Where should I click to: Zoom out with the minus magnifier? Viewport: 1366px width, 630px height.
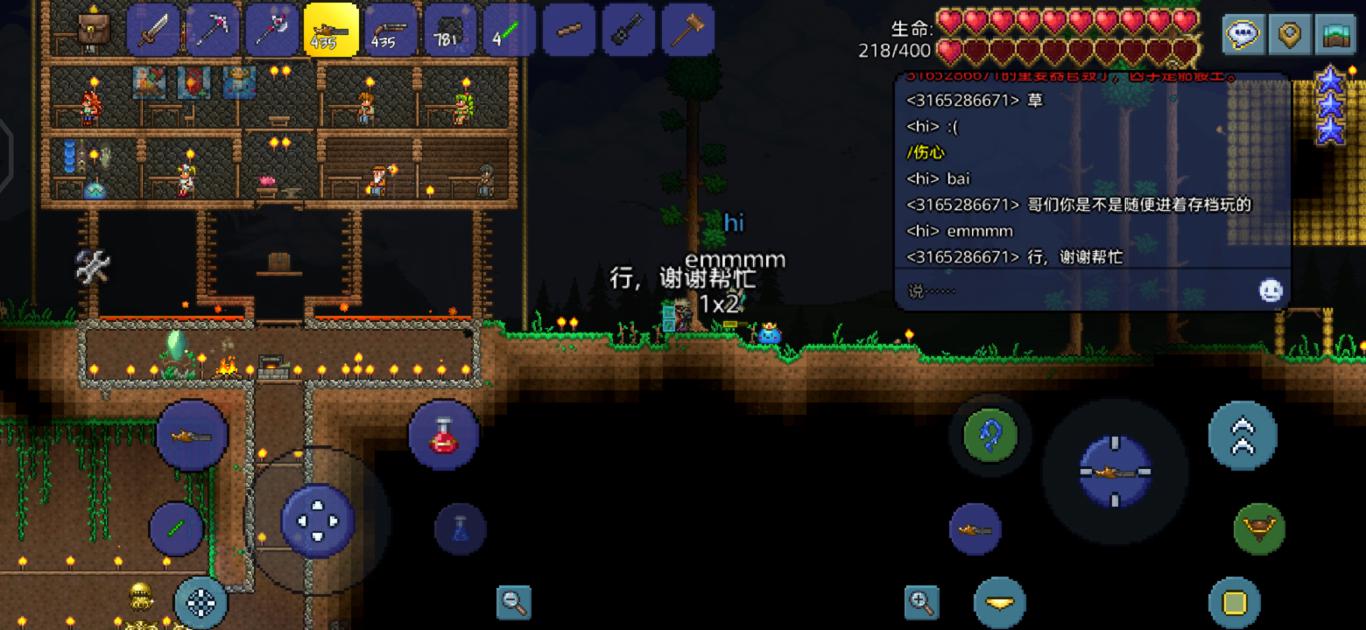click(x=514, y=602)
